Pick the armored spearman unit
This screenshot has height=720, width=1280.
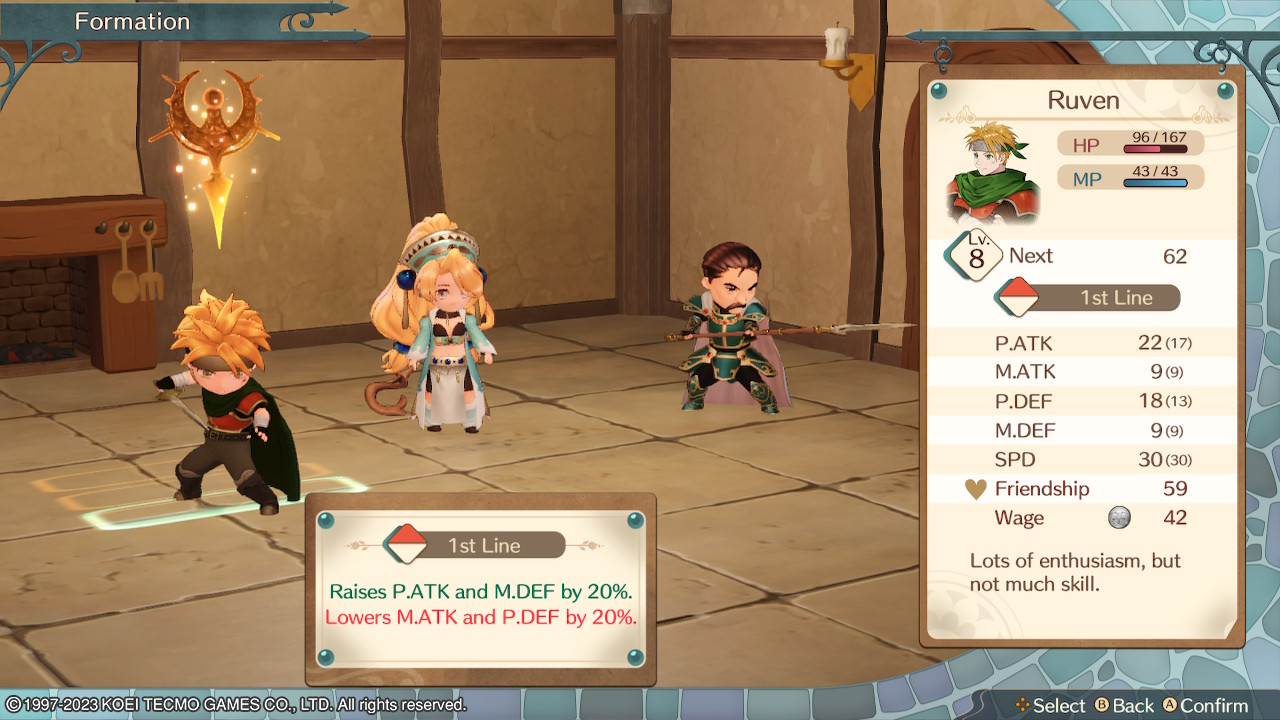tap(727, 327)
